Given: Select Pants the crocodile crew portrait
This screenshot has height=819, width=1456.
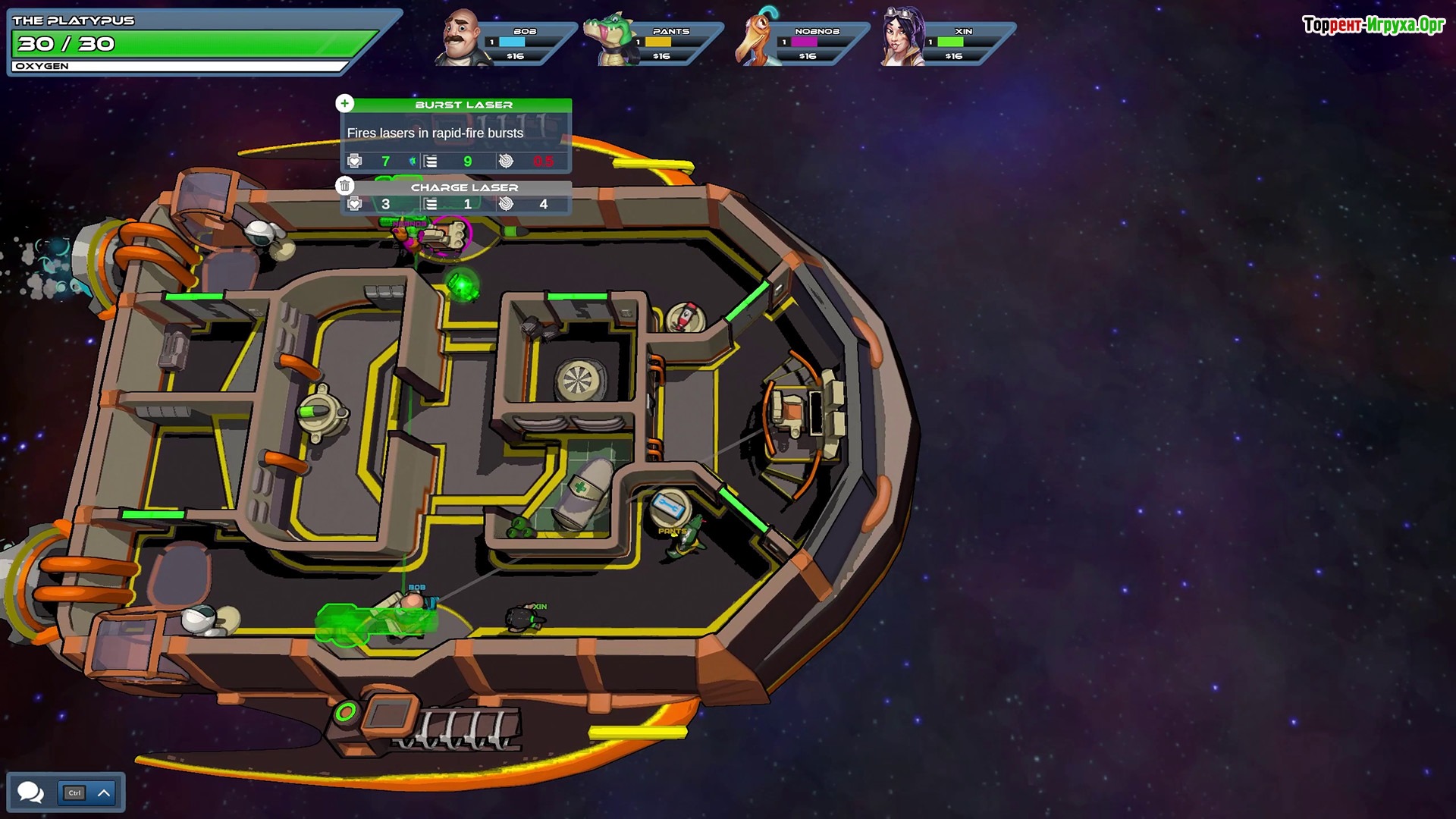Looking at the screenshot, I should point(610,39).
